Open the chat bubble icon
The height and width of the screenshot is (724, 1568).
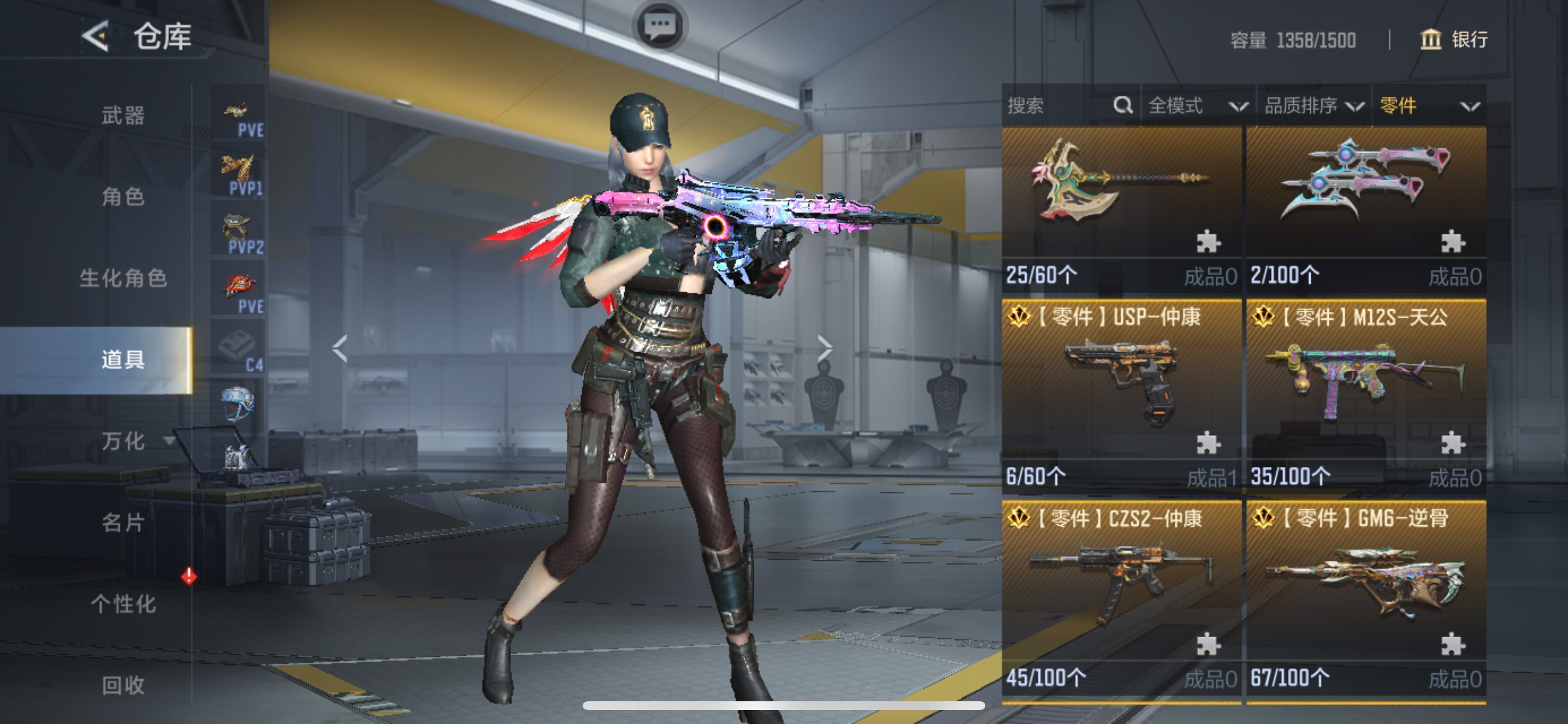pos(660,27)
